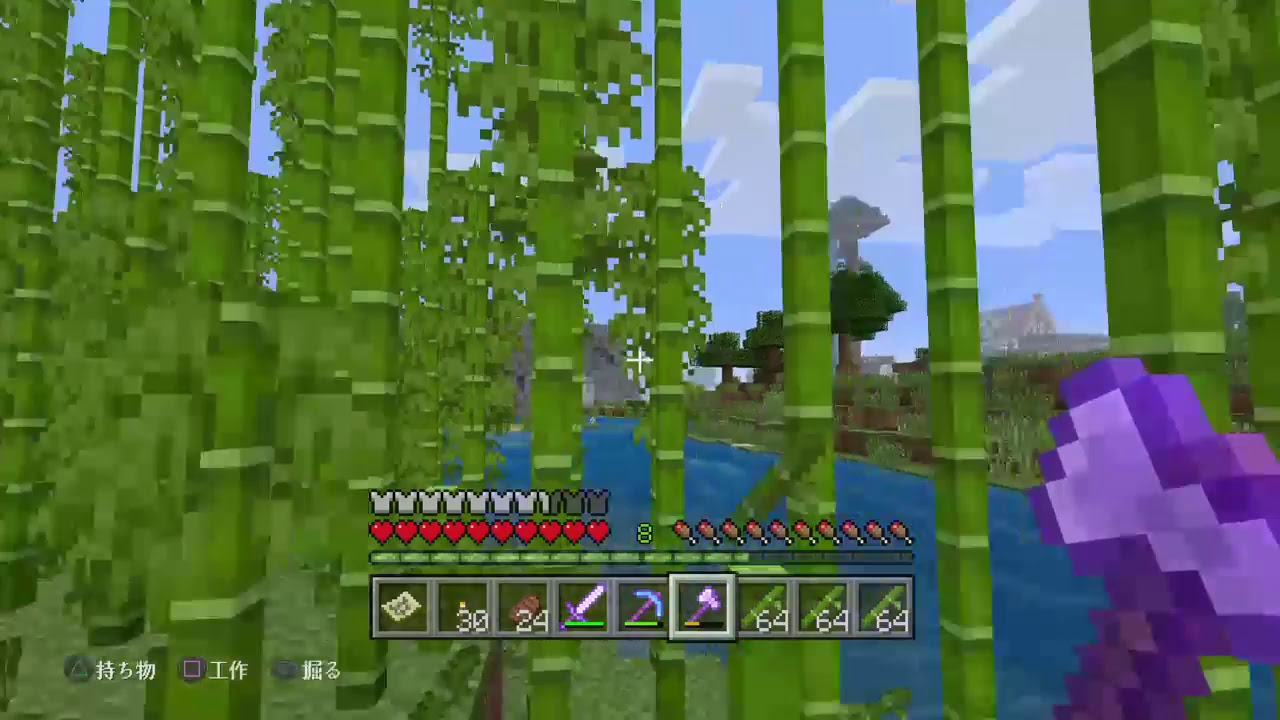Click the XP level number 8
The width and height of the screenshot is (1280, 720).
coord(644,533)
